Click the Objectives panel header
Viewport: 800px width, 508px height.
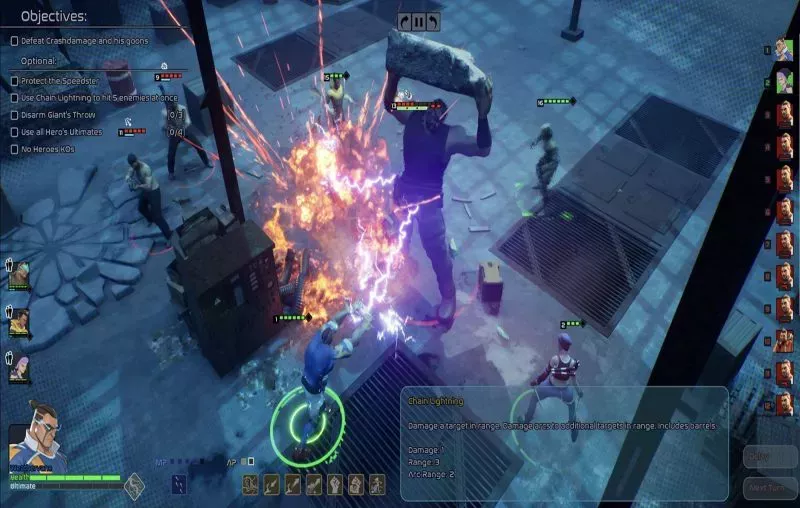point(54,16)
